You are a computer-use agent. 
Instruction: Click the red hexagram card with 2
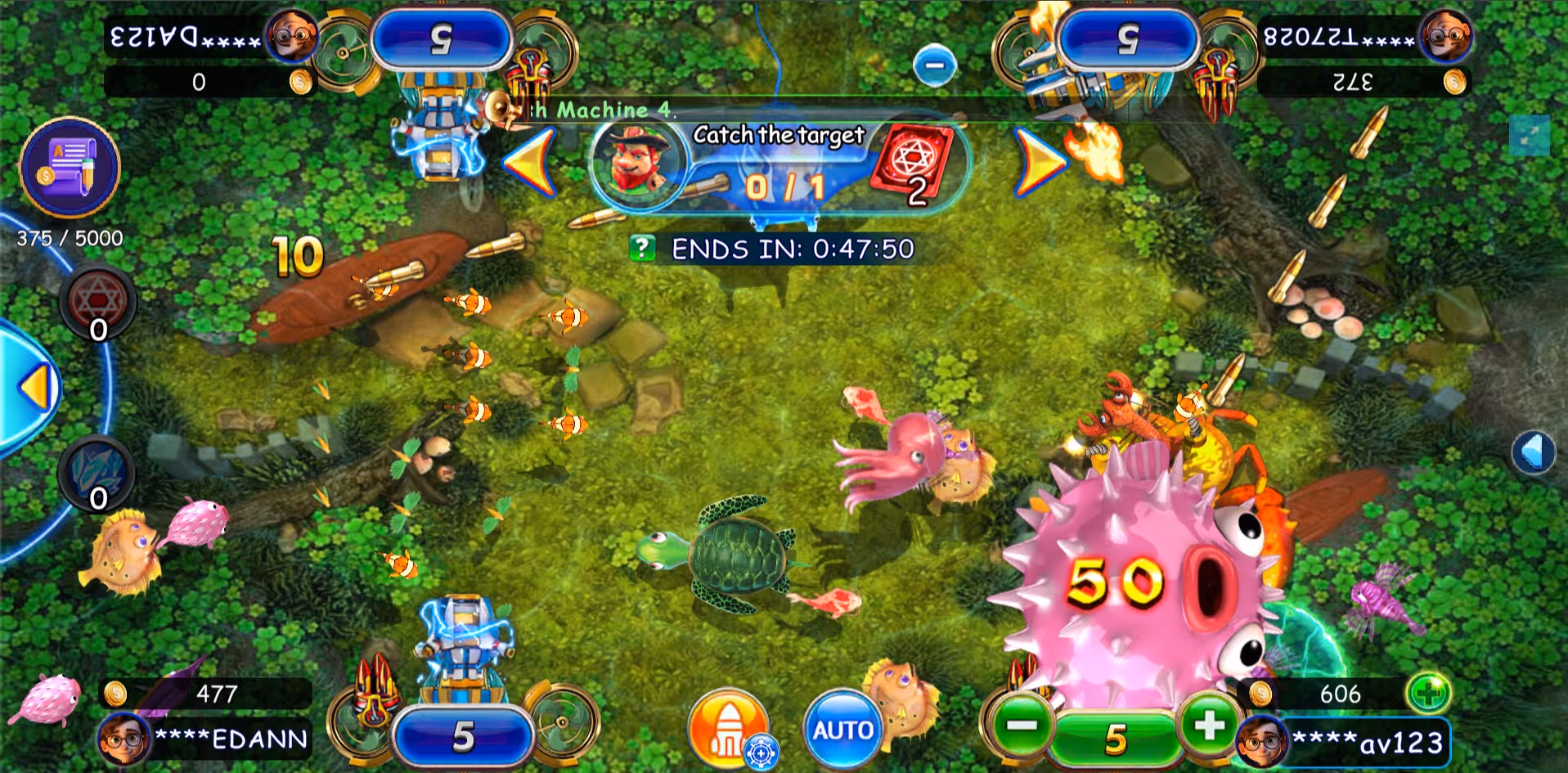click(x=912, y=163)
